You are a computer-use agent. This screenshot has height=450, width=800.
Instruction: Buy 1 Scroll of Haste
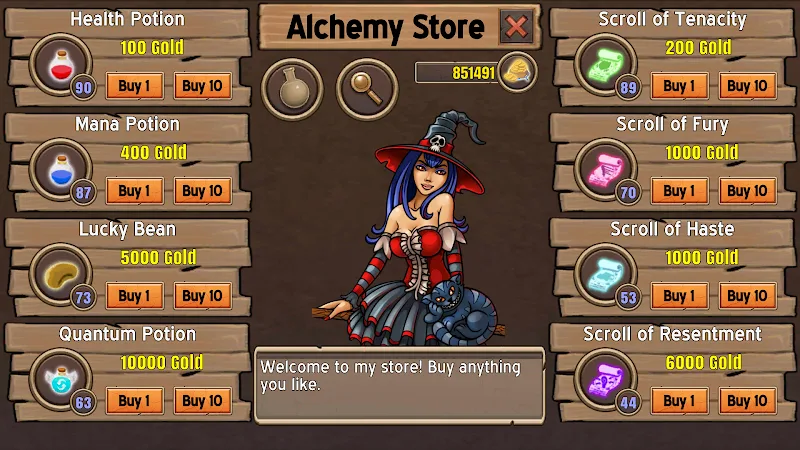[680, 296]
